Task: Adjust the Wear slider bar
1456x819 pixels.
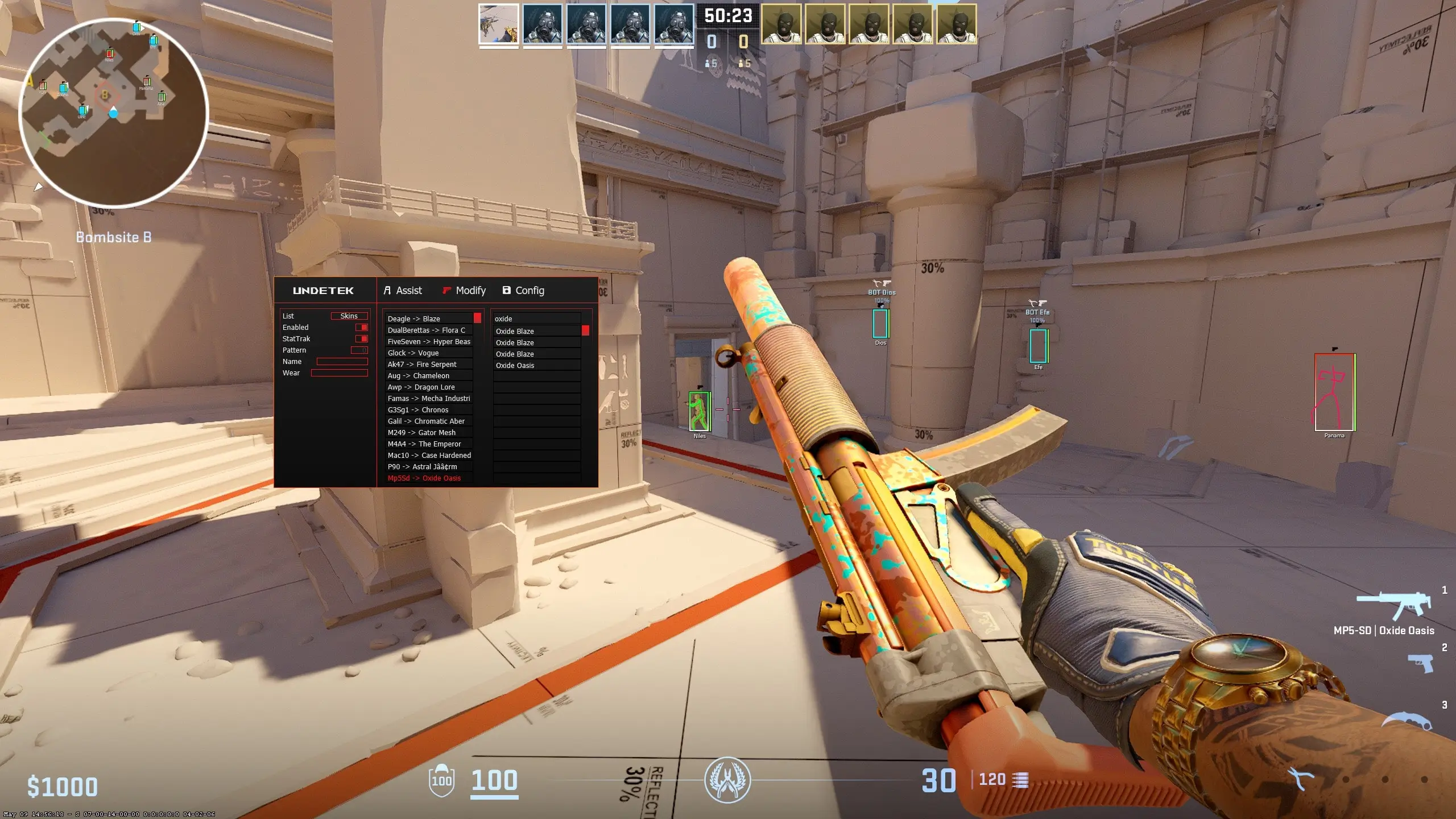Action: (339, 373)
